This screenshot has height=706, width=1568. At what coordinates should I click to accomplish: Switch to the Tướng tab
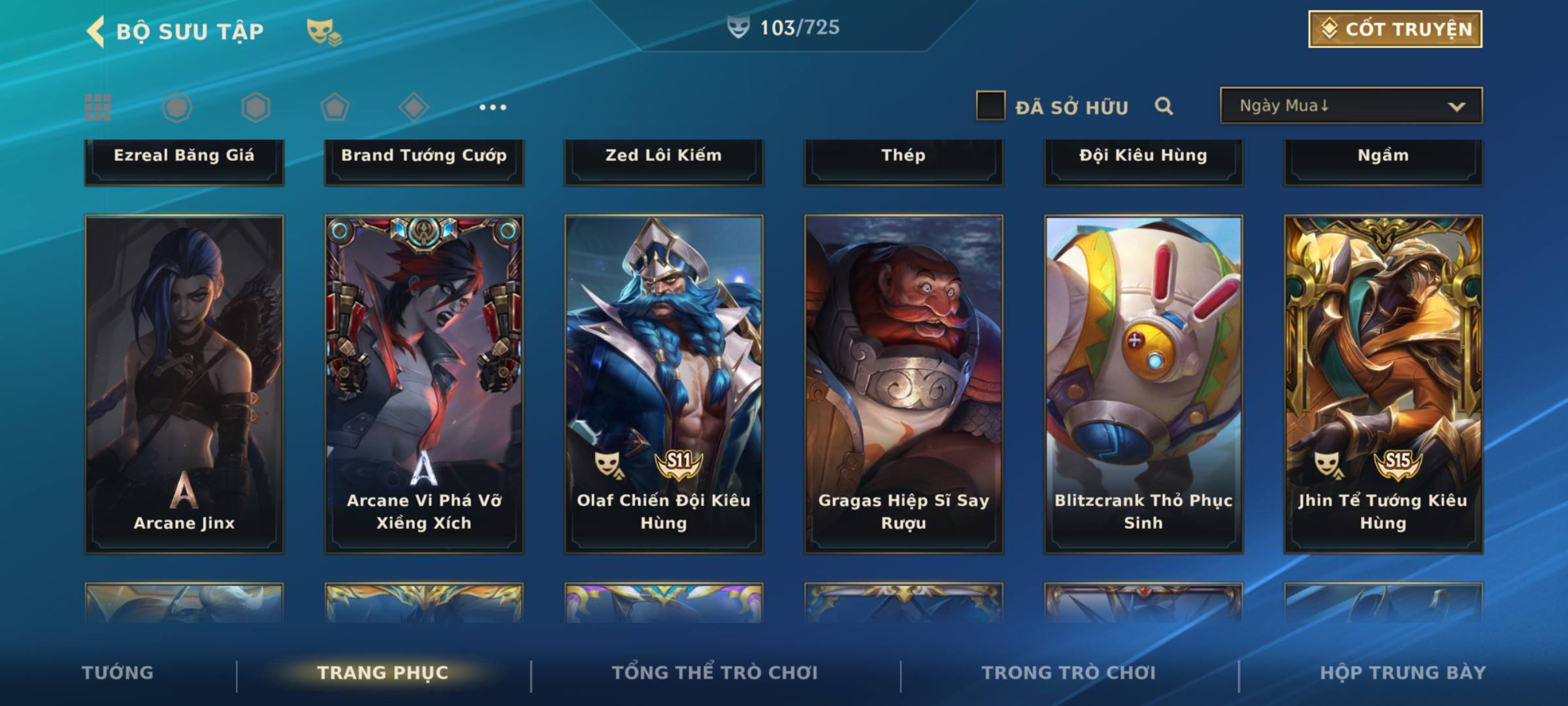click(118, 673)
